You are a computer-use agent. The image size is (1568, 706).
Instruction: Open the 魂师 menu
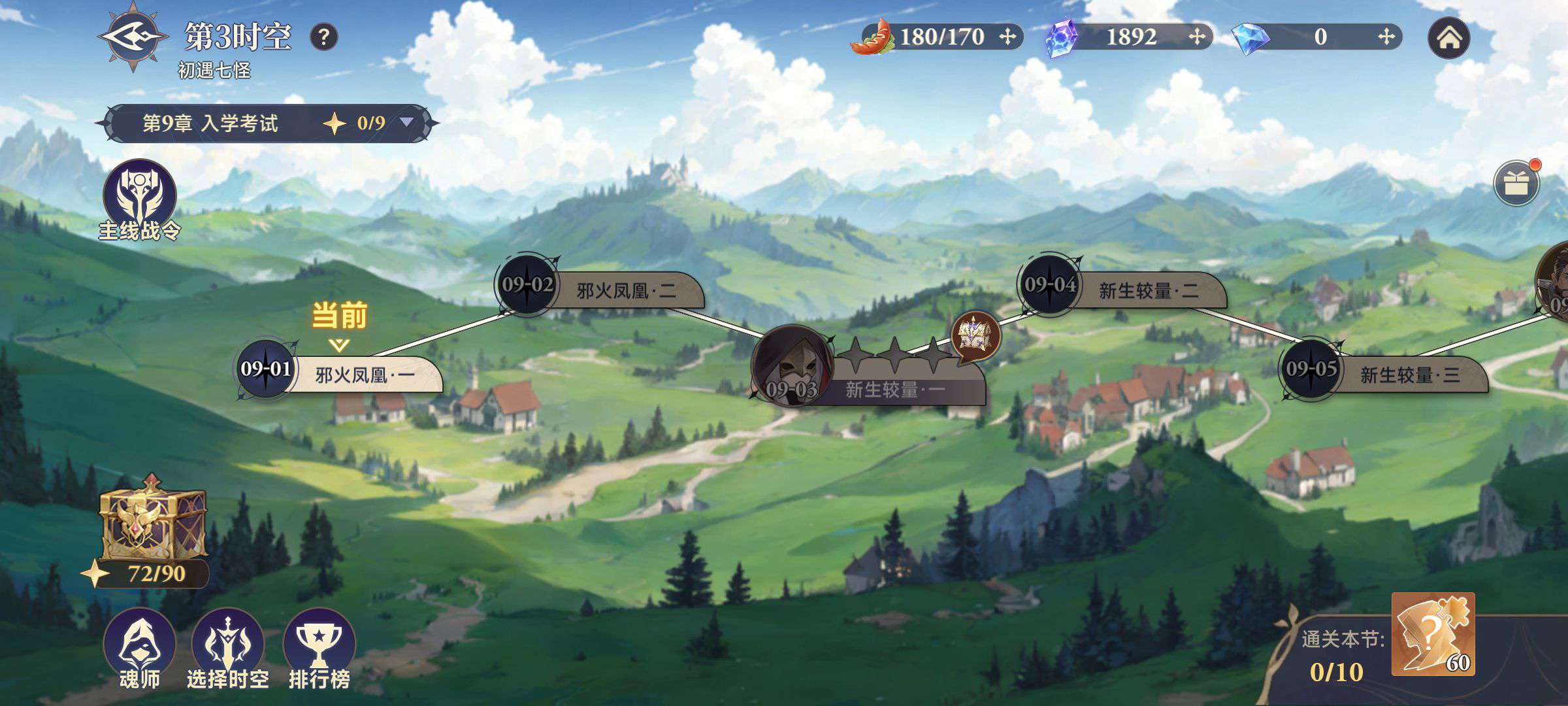pos(139,647)
